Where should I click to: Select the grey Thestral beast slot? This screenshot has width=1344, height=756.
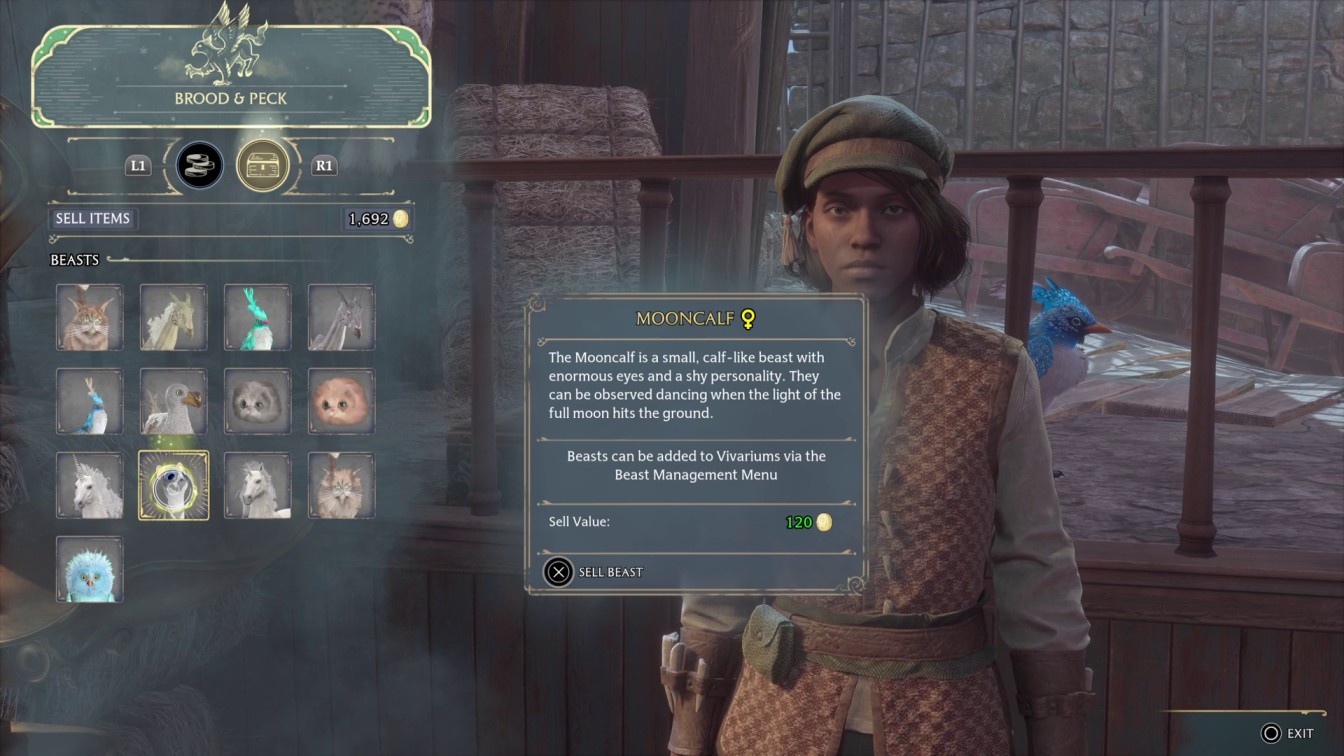click(342, 317)
